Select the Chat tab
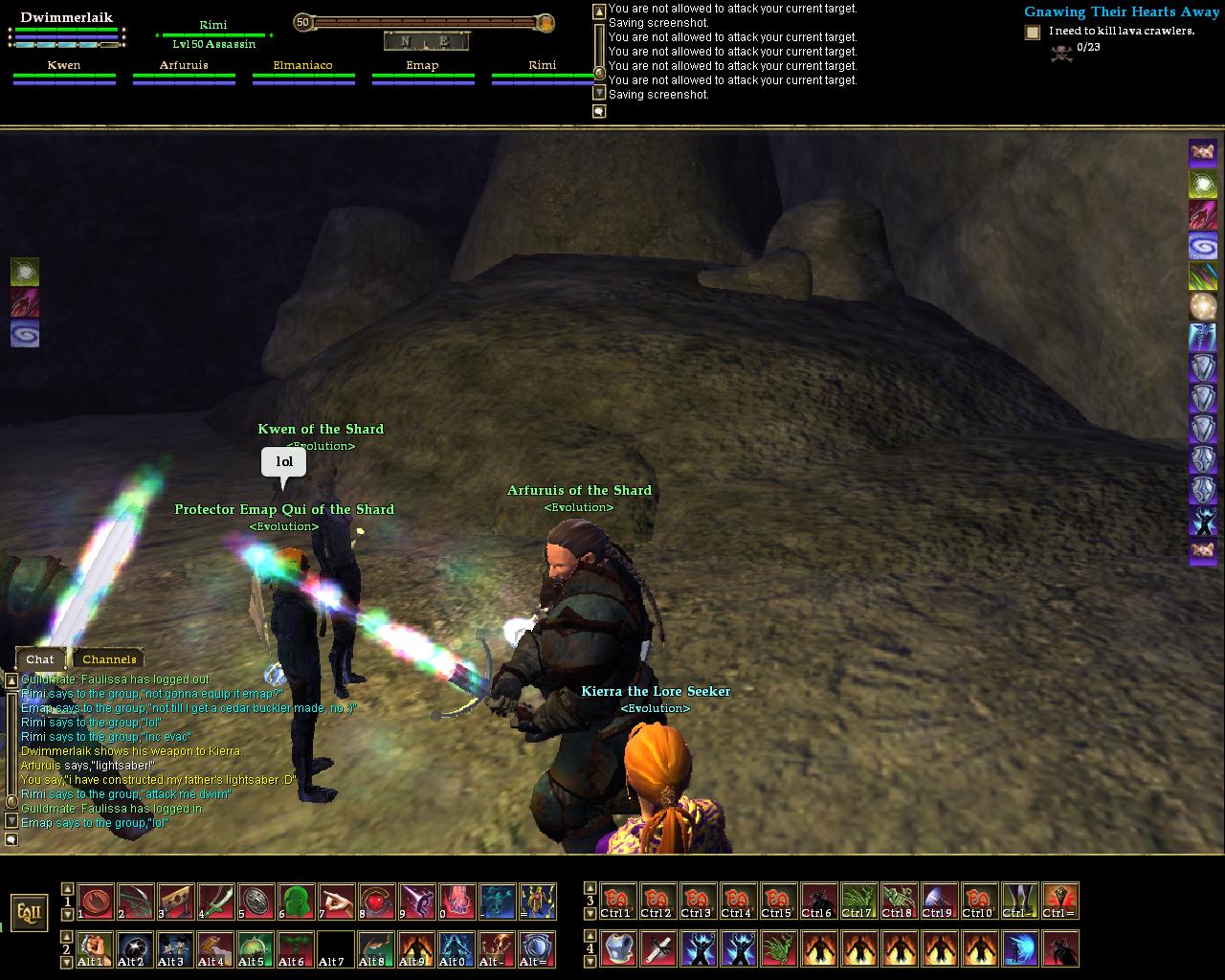The height and width of the screenshot is (980, 1225). (40, 658)
